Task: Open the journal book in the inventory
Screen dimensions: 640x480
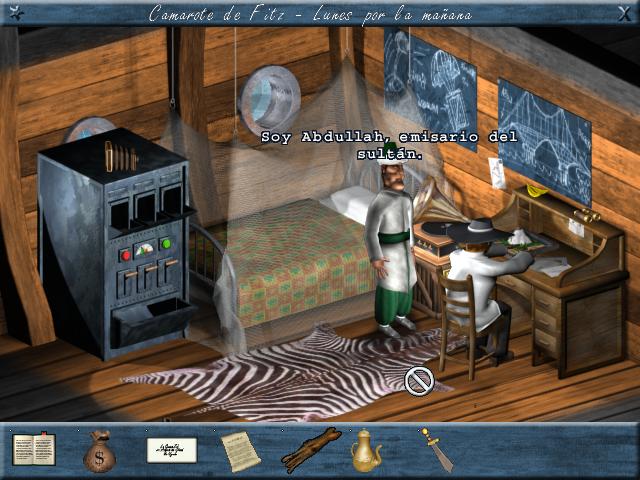Action: 34,449
